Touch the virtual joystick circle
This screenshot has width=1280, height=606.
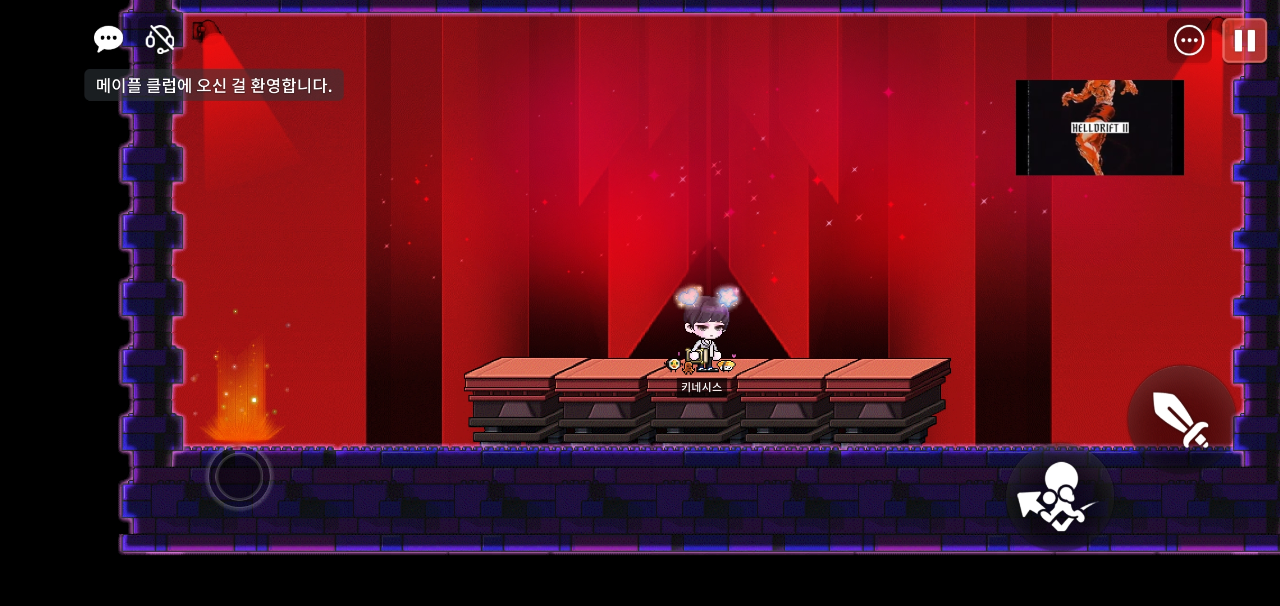pos(239,476)
